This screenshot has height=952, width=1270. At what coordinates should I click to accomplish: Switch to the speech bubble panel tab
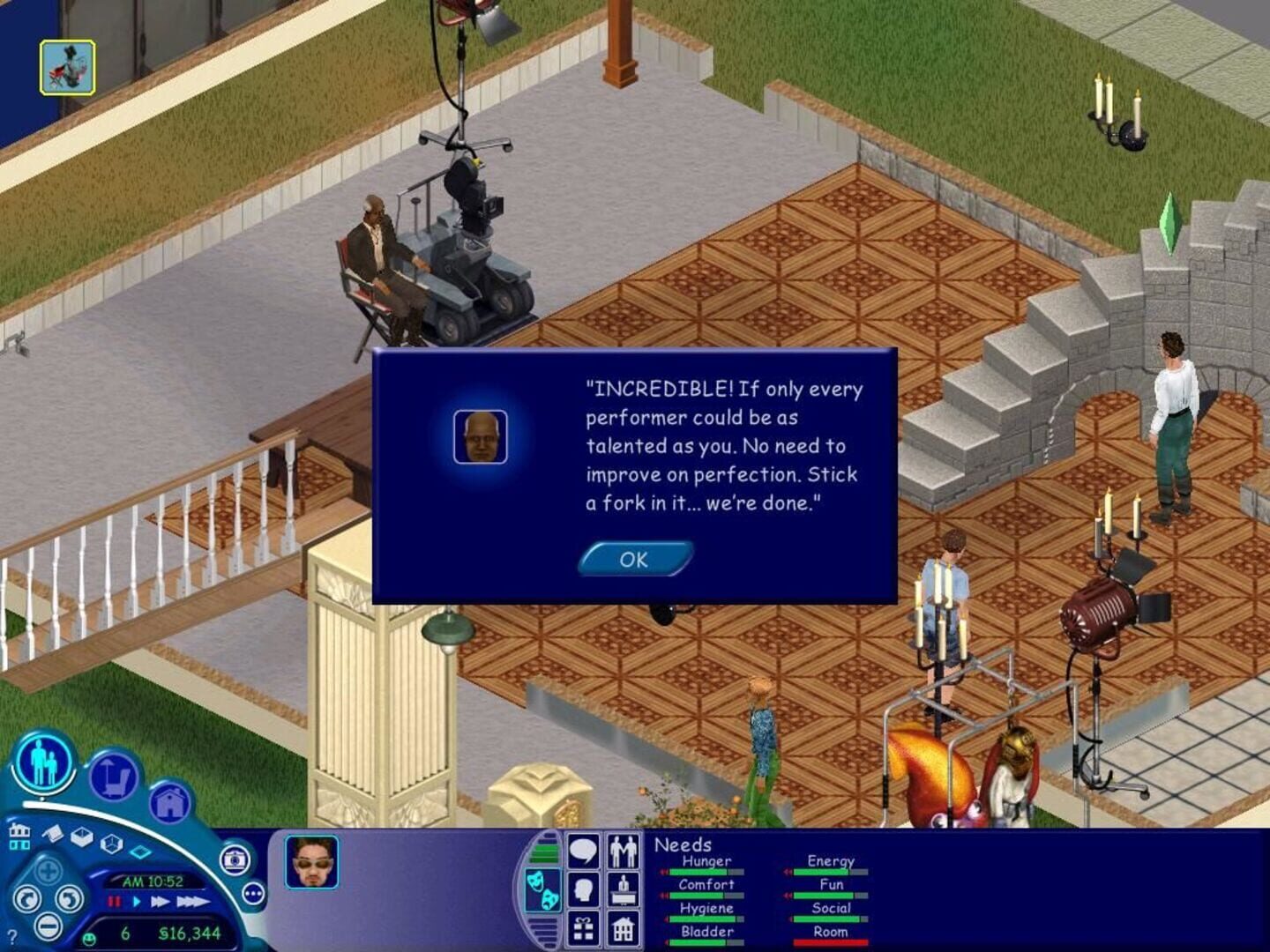pos(582,850)
